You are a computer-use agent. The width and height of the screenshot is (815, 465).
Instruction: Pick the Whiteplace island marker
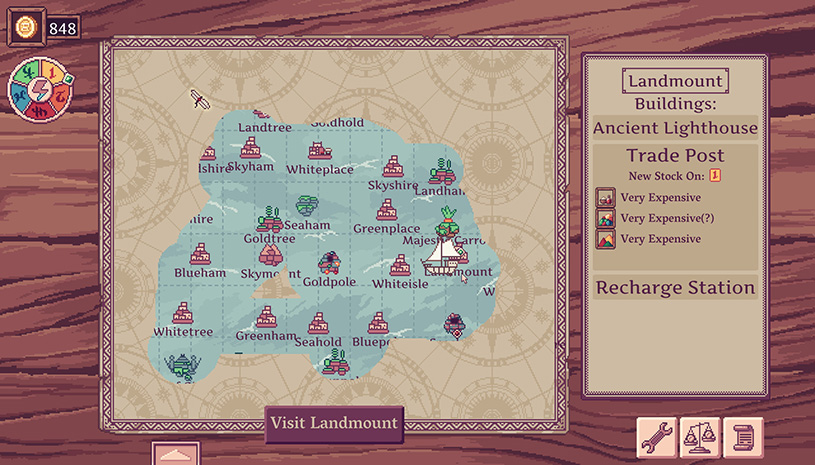coord(320,151)
